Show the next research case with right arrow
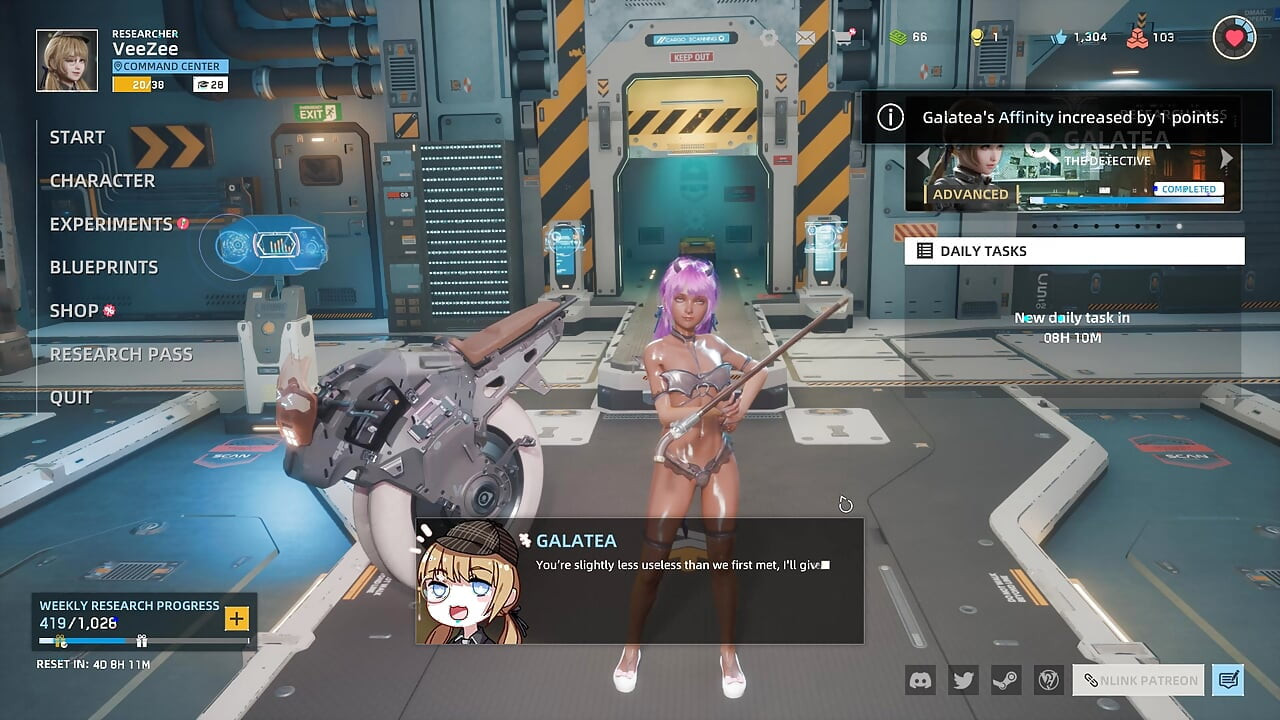 pyautogui.click(x=1227, y=158)
